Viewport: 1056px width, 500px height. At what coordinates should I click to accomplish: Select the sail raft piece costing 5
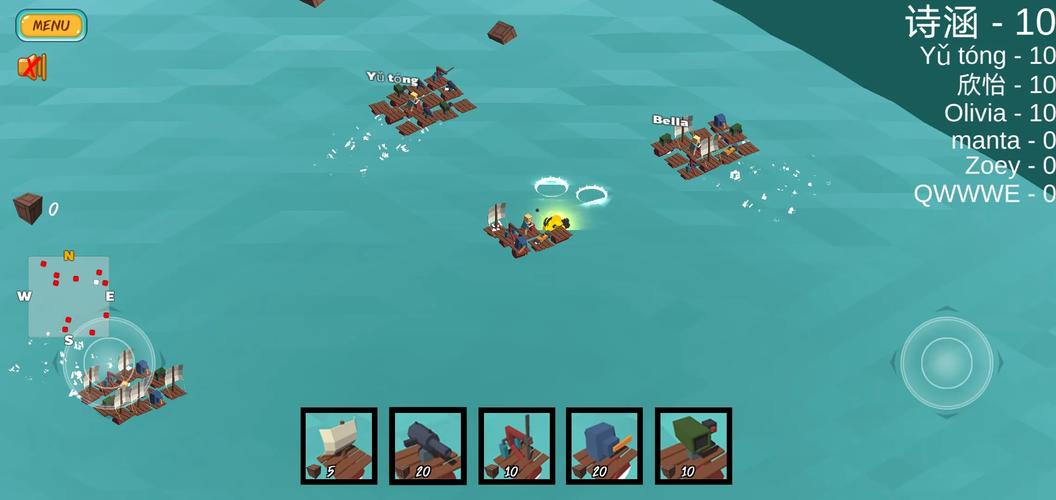339,445
